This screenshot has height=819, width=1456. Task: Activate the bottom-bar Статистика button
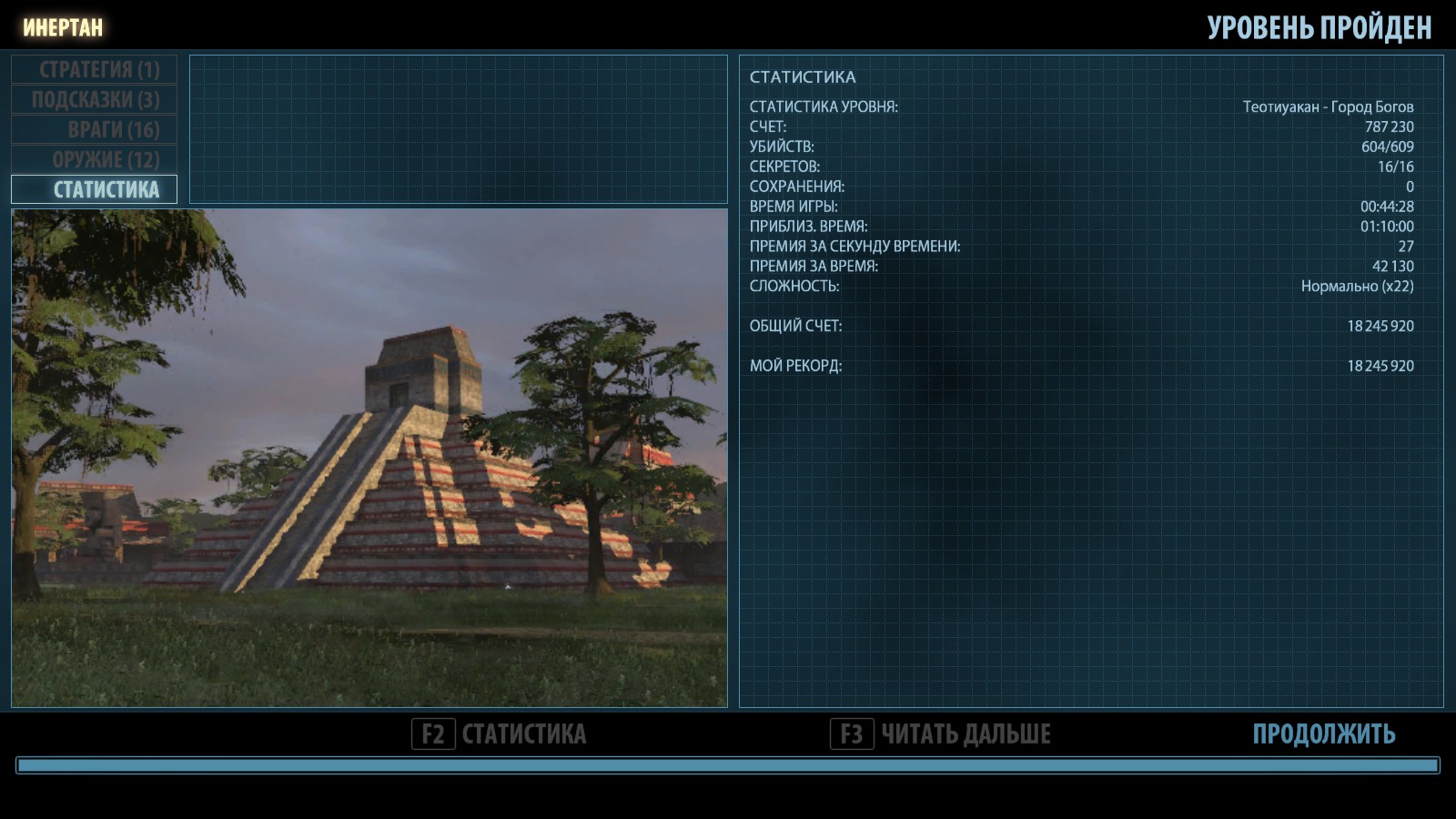[x=500, y=733]
